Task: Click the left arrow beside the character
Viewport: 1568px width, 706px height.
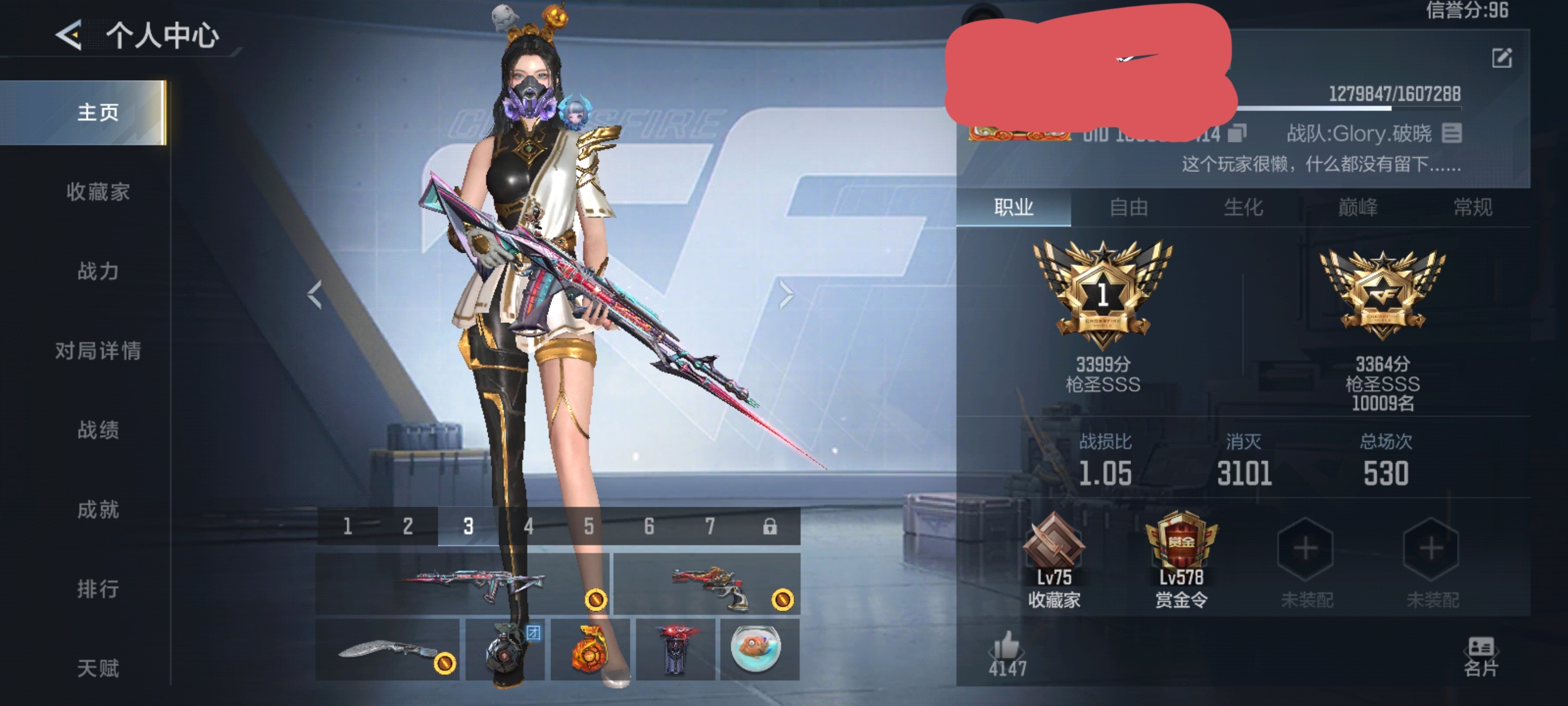Action: point(315,295)
